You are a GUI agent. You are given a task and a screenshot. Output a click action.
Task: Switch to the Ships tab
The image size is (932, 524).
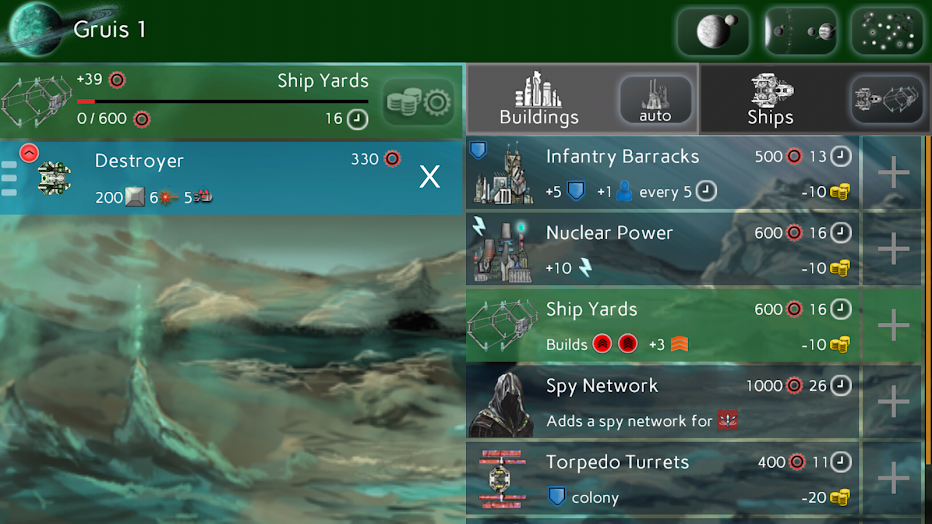pyautogui.click(x=770, y=100)
